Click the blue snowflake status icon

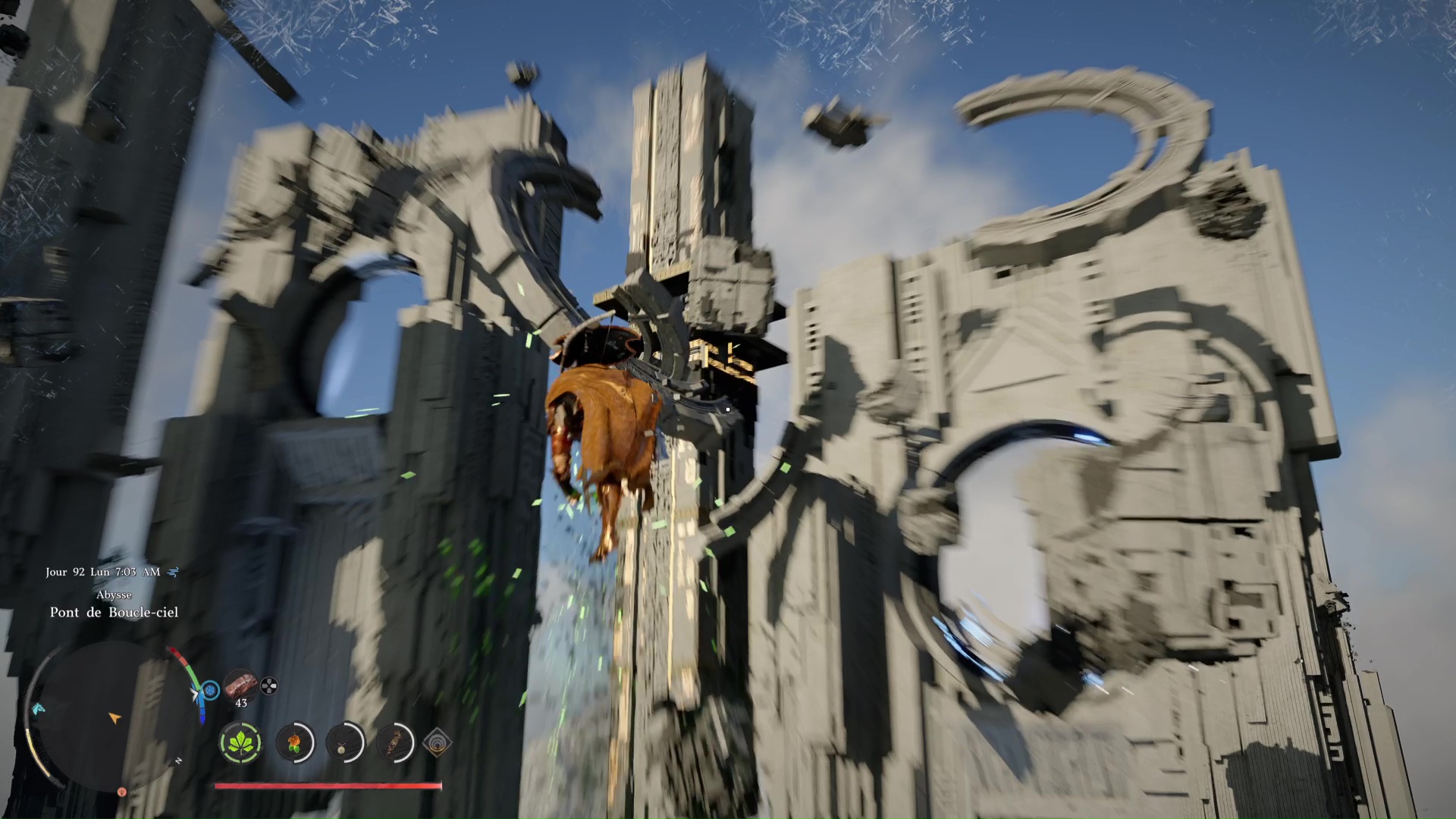pos(210,690)
